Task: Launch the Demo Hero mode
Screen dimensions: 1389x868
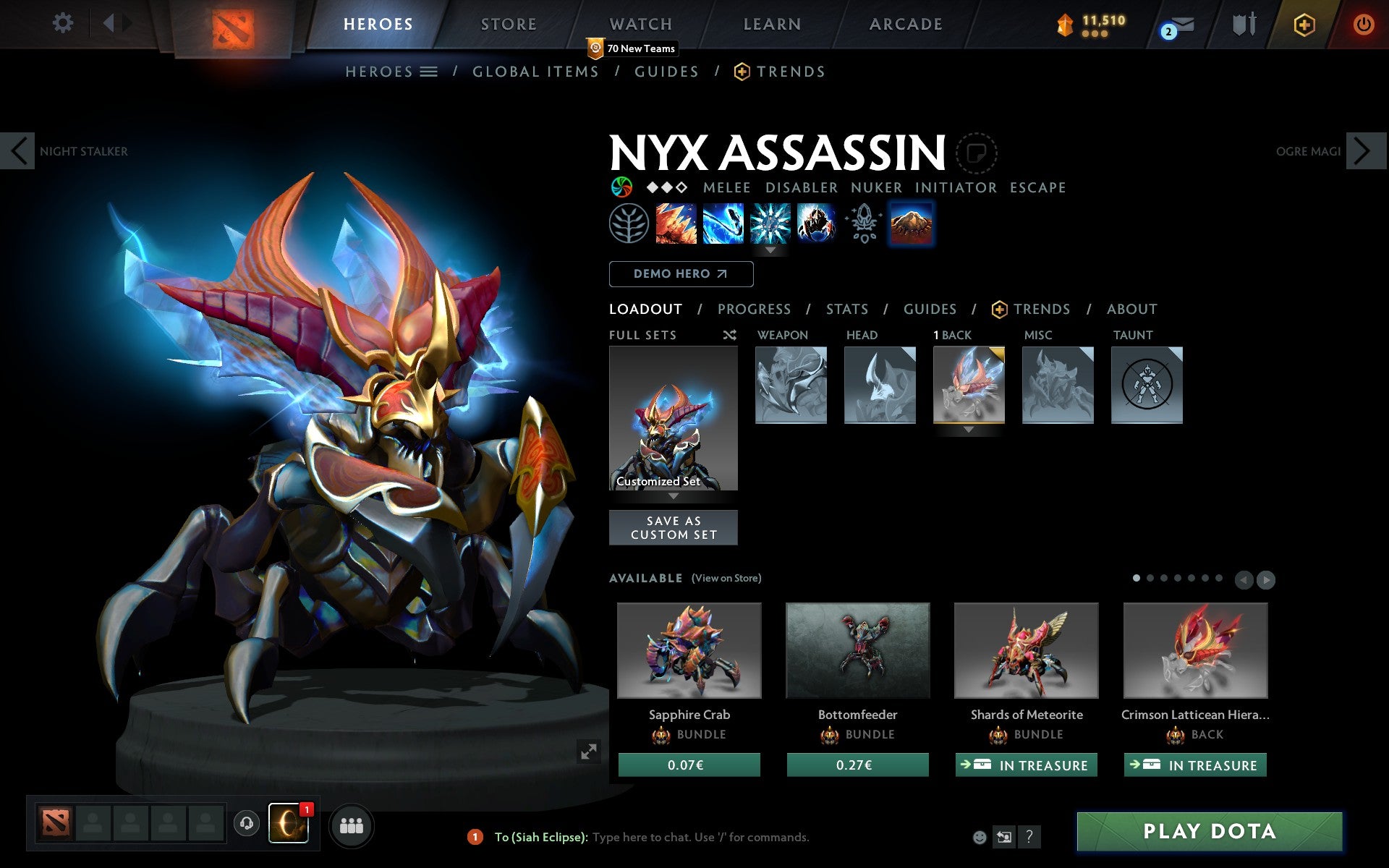Action: (x=681, y=274)
